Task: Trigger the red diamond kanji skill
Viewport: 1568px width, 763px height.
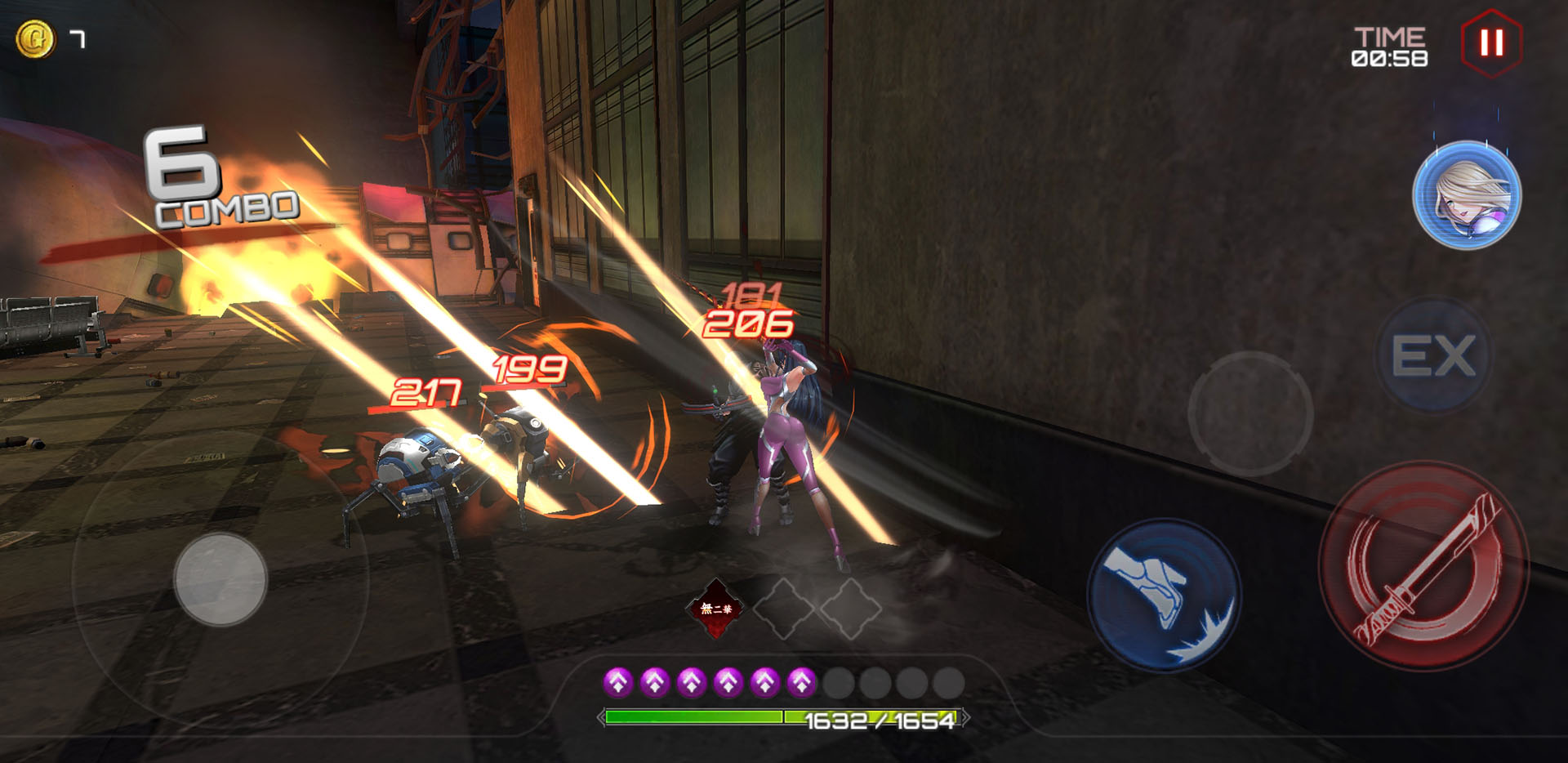Action: 716,609
